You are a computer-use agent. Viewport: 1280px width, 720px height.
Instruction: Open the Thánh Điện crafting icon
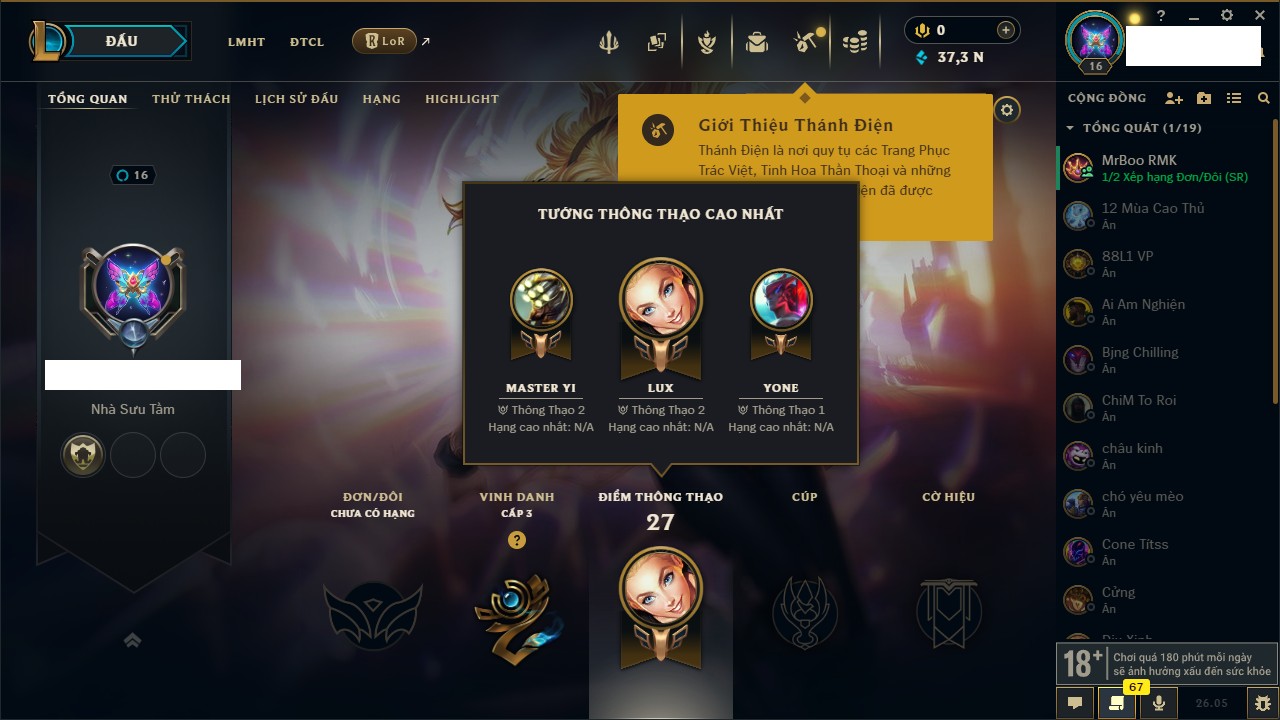pos(805,41)
